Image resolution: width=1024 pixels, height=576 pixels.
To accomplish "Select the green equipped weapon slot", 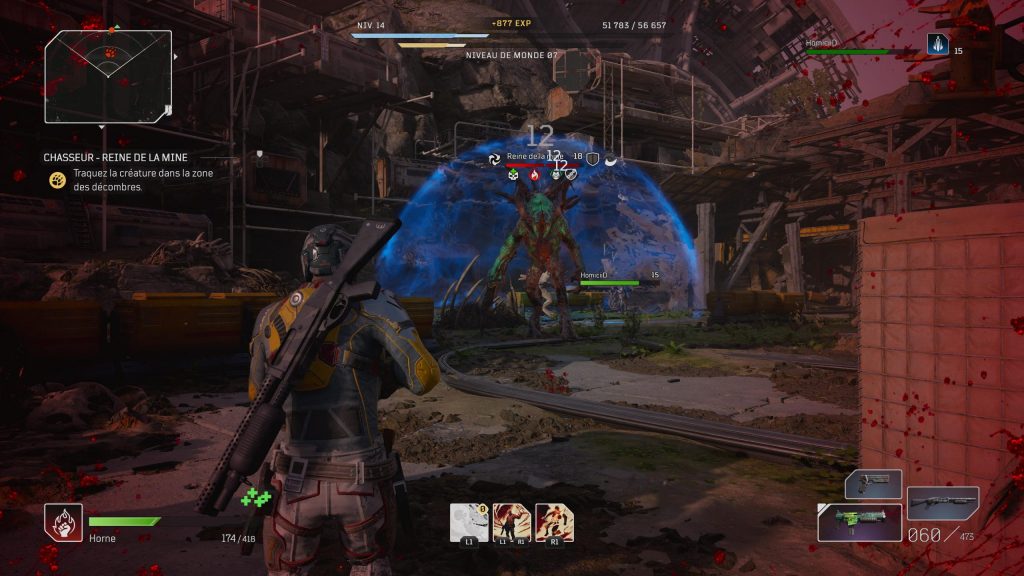I will pos(859,522).
